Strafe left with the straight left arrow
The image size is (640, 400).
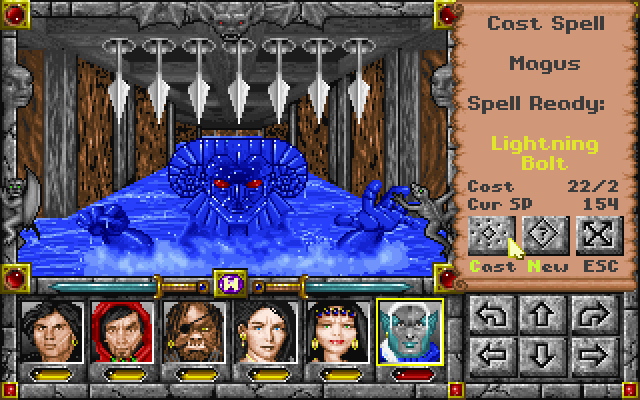(493, 355)
